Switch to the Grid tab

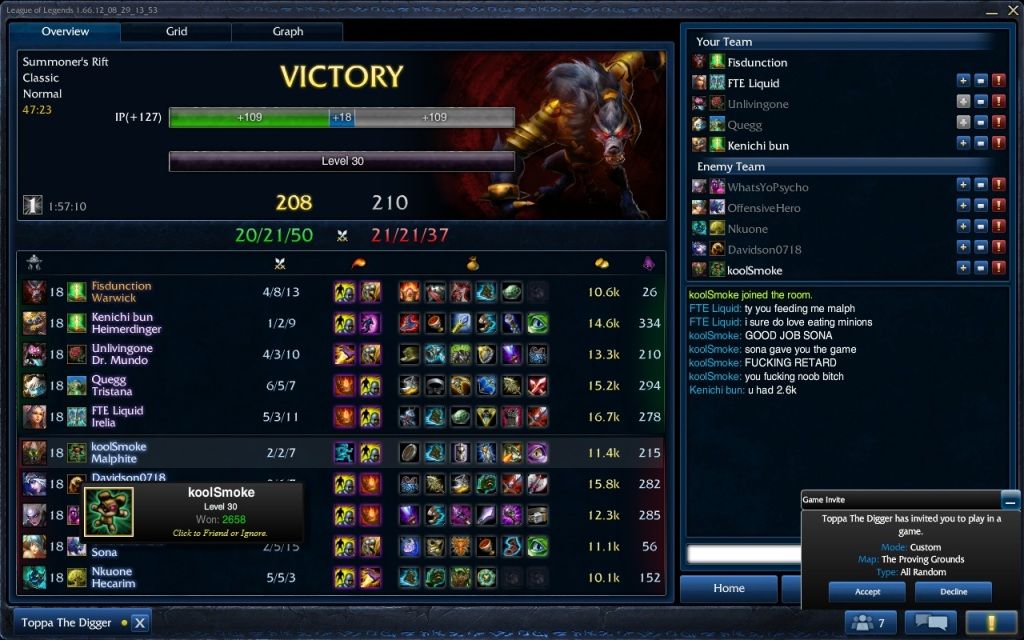176,31
